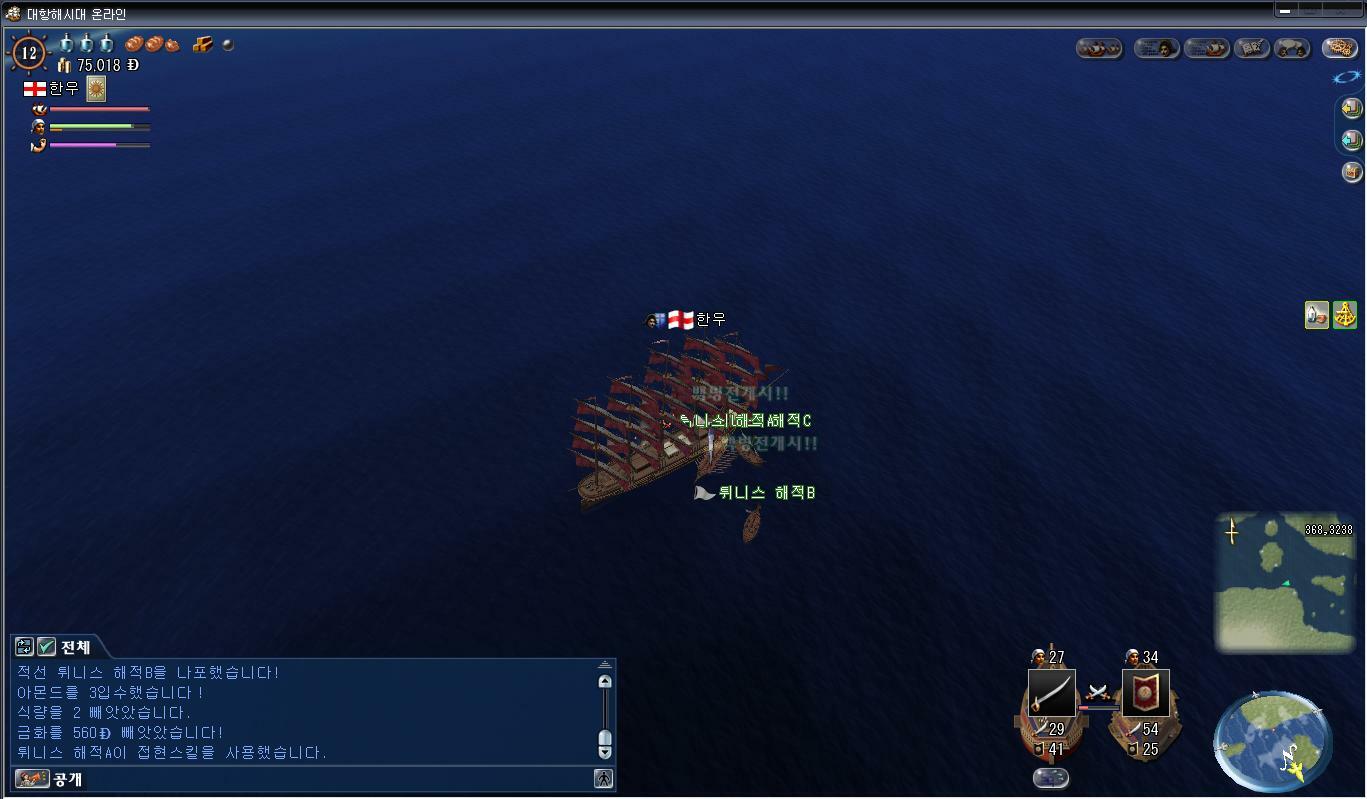
Task: Select the sword melee attack icon
Action: click(x=1052, y=693)
